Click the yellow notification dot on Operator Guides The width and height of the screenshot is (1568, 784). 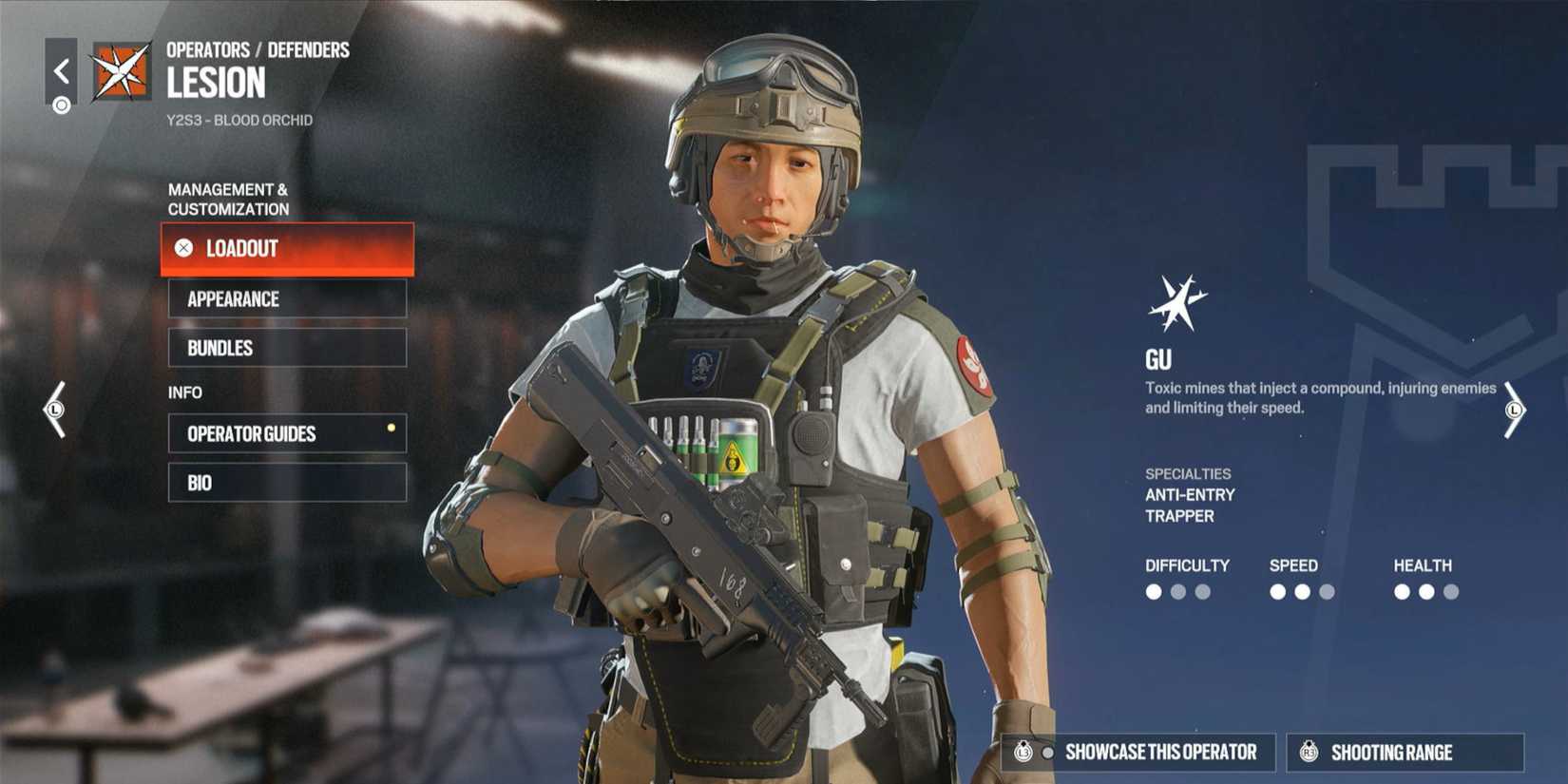[390, 428]
